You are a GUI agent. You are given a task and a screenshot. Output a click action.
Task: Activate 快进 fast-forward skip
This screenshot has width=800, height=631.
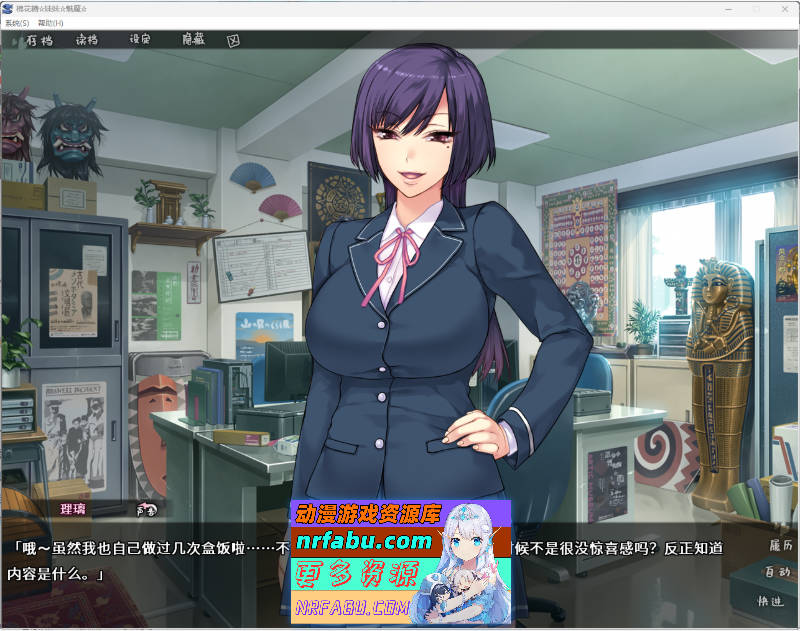[x=771, y=602]
